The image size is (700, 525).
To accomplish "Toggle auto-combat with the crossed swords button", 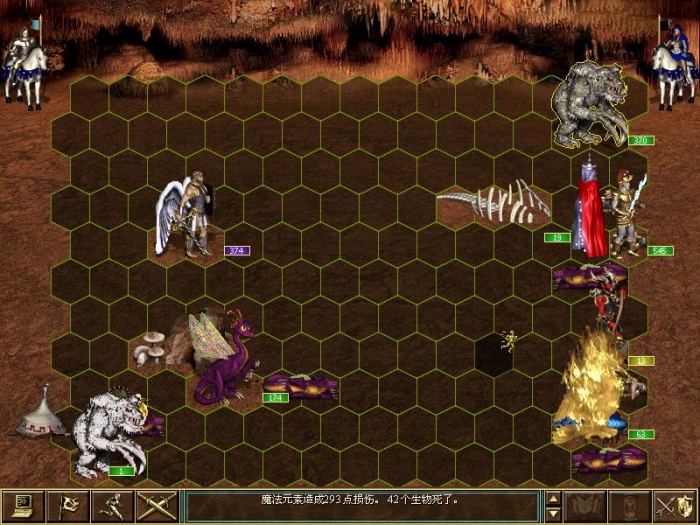I will point(158,506).
